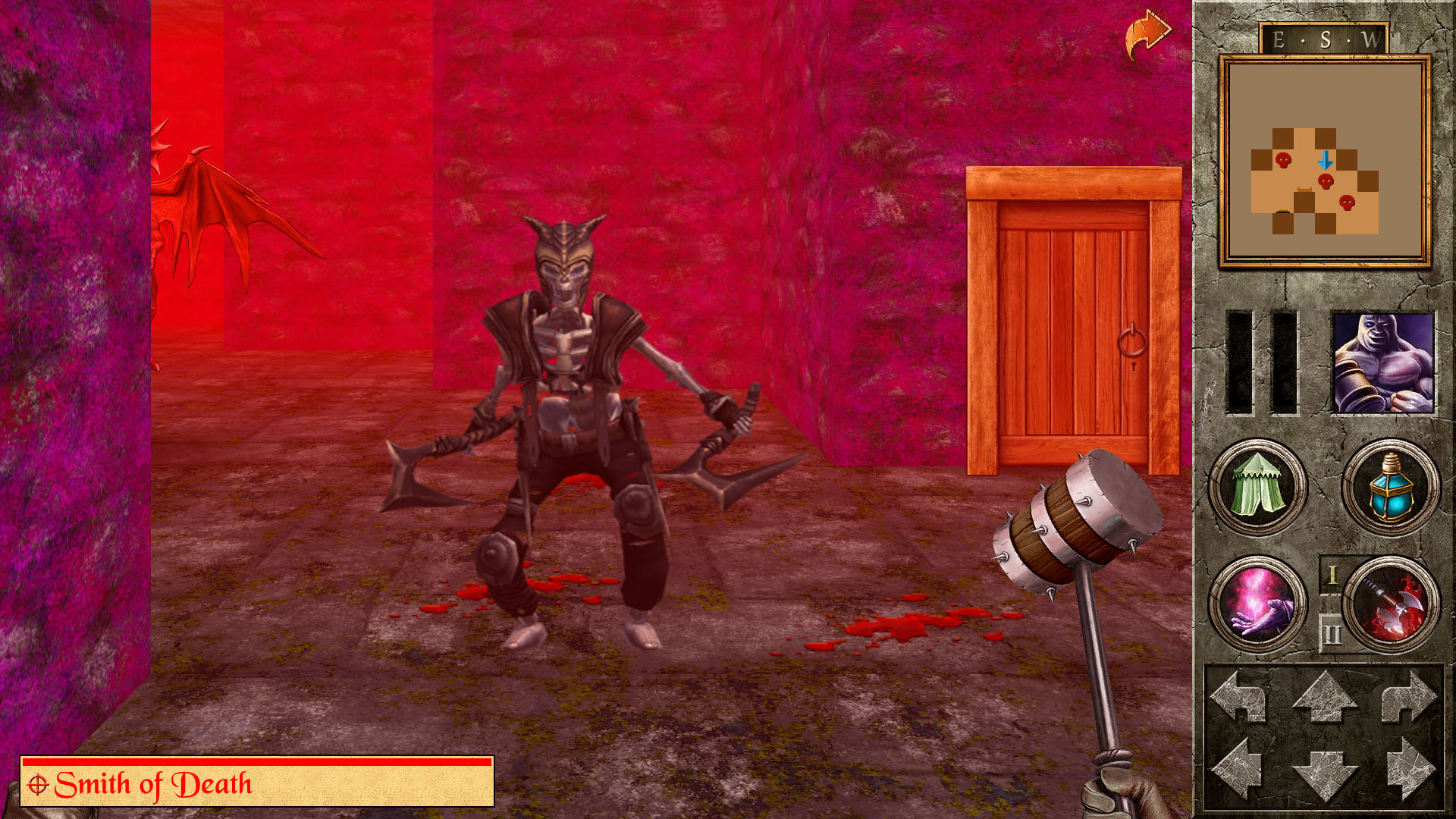The height and width of the screenshot is (819, 1456).
Task: Switch to weapon set II
Action: tap(1332, 634)
